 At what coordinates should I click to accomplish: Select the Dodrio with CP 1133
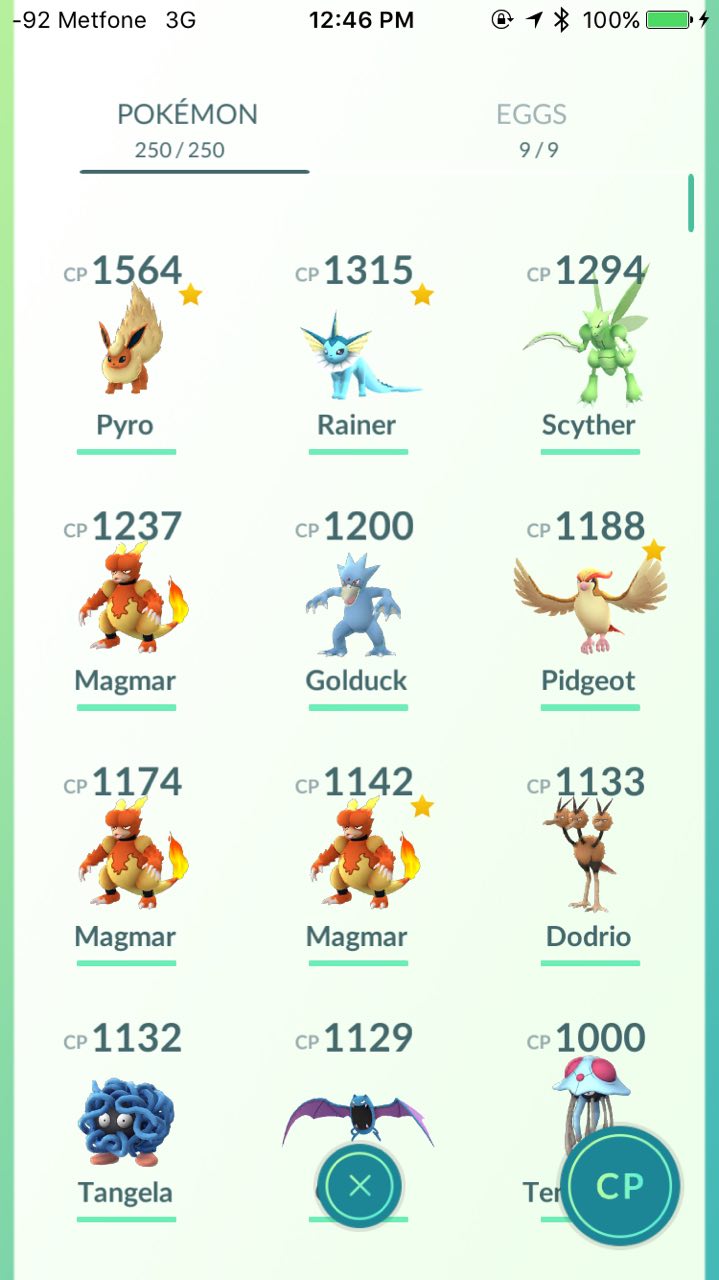coord(588,856)
